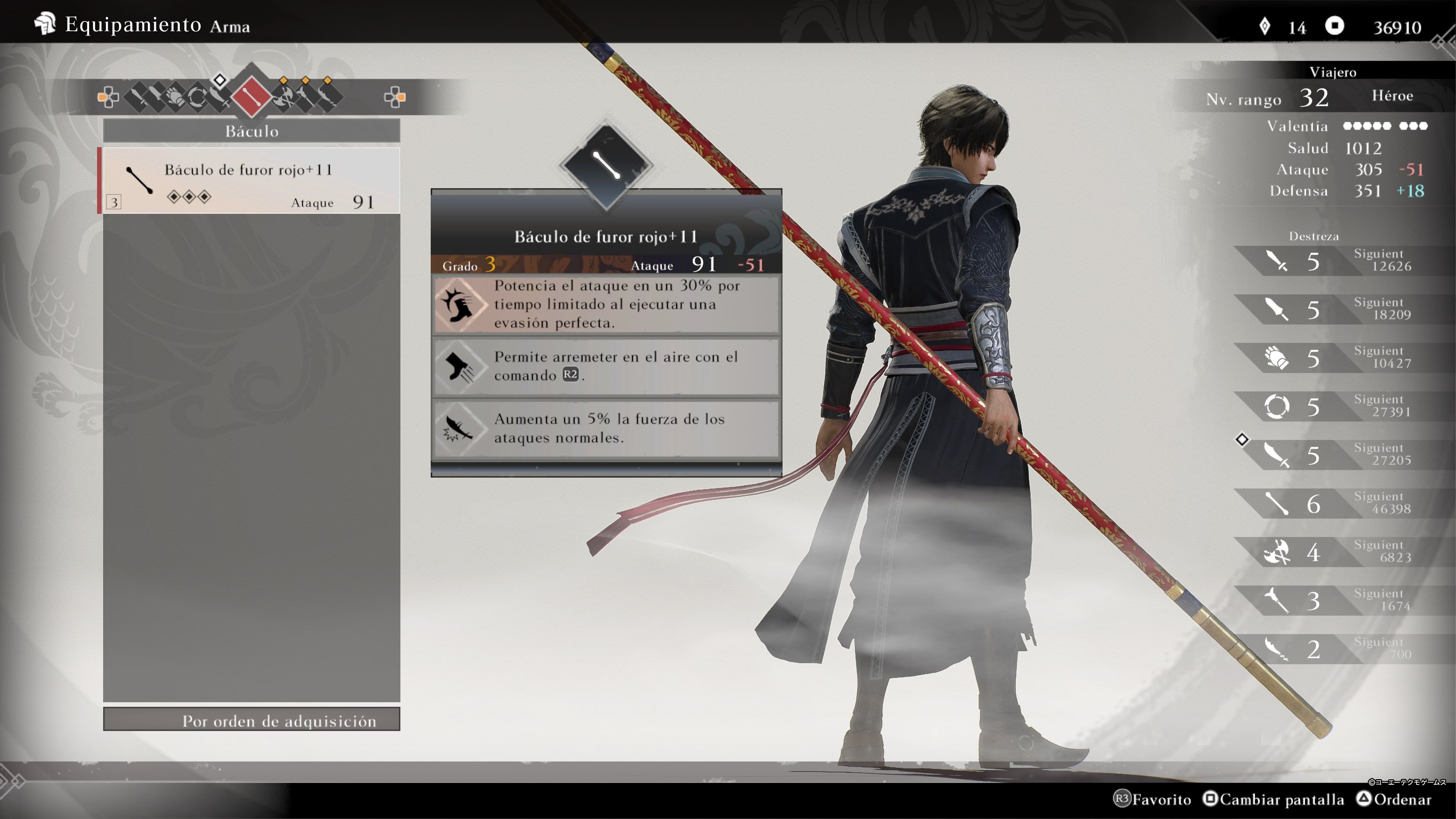This screenshot has height=819, width=1456.
Task: Click the equipment helmet icon next to Equipamiento
Action: [x=45, y=24]
